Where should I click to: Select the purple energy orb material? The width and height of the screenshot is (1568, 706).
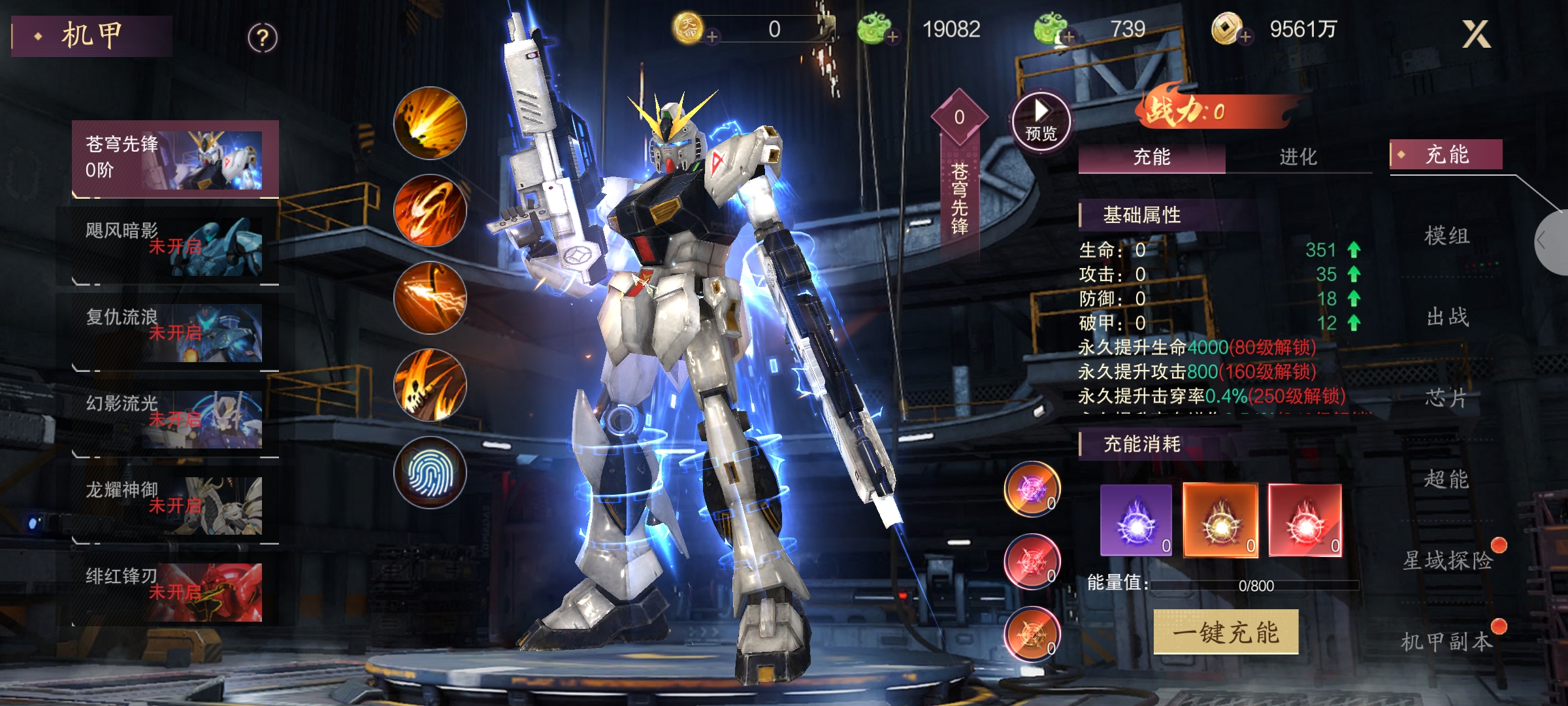click(x=1136, y=520)
